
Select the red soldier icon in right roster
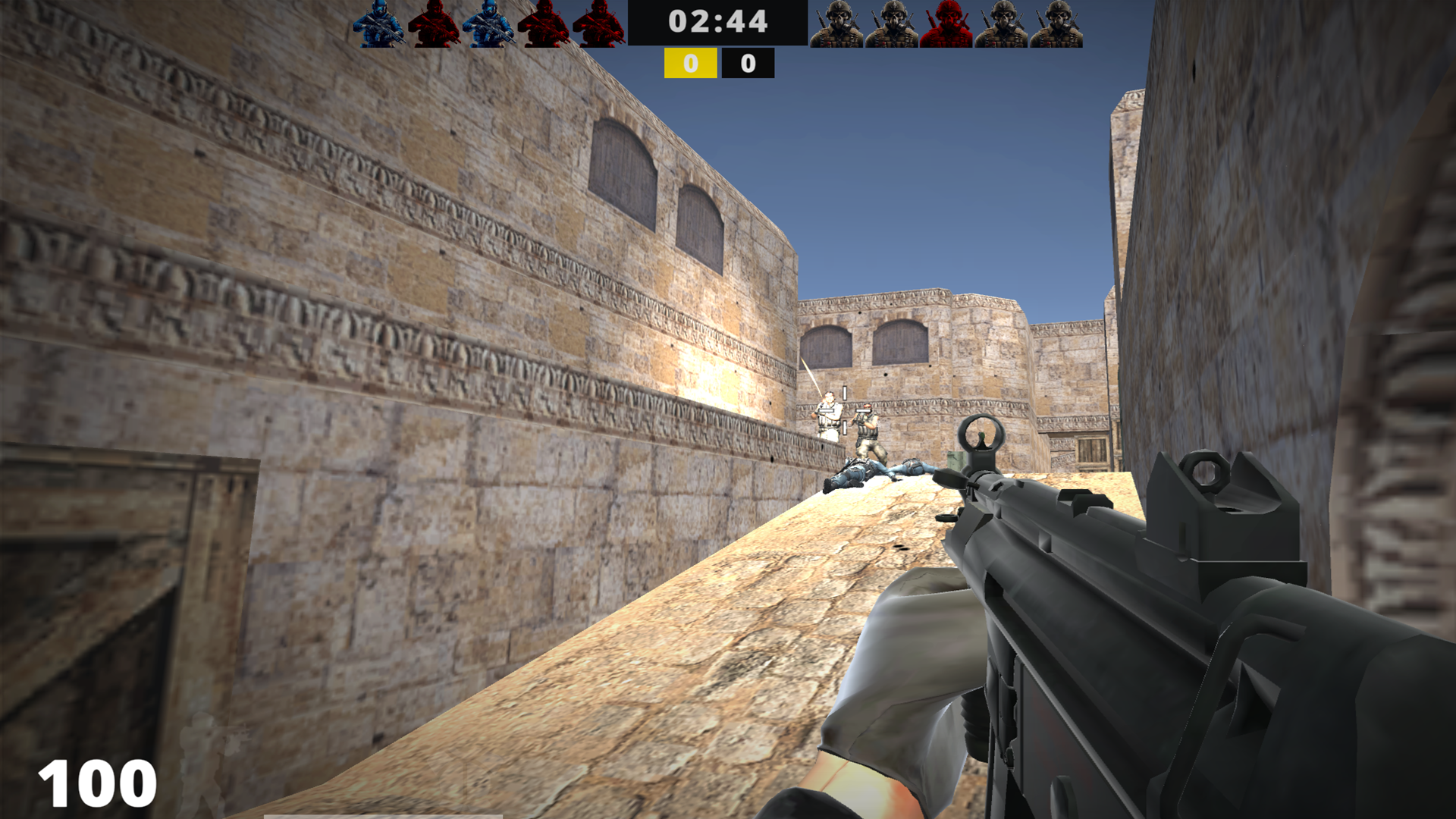(946, 23)
